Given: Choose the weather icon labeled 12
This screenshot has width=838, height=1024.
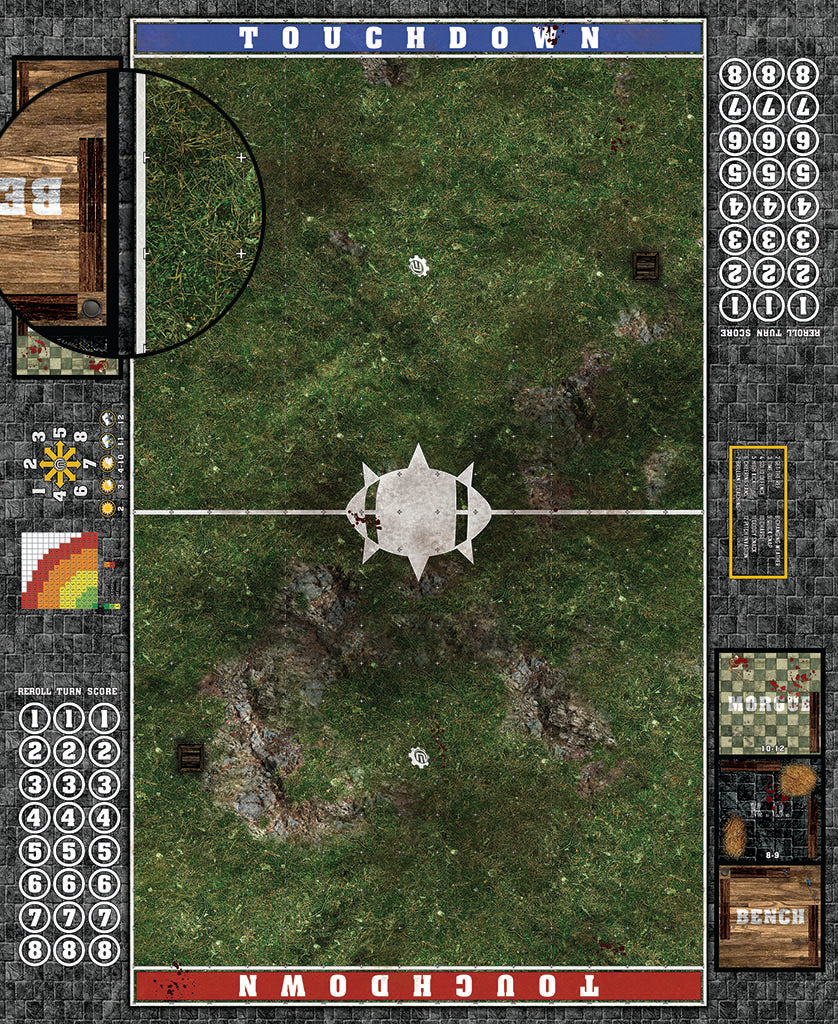Looking at the screenshot, I should [106, 420].
